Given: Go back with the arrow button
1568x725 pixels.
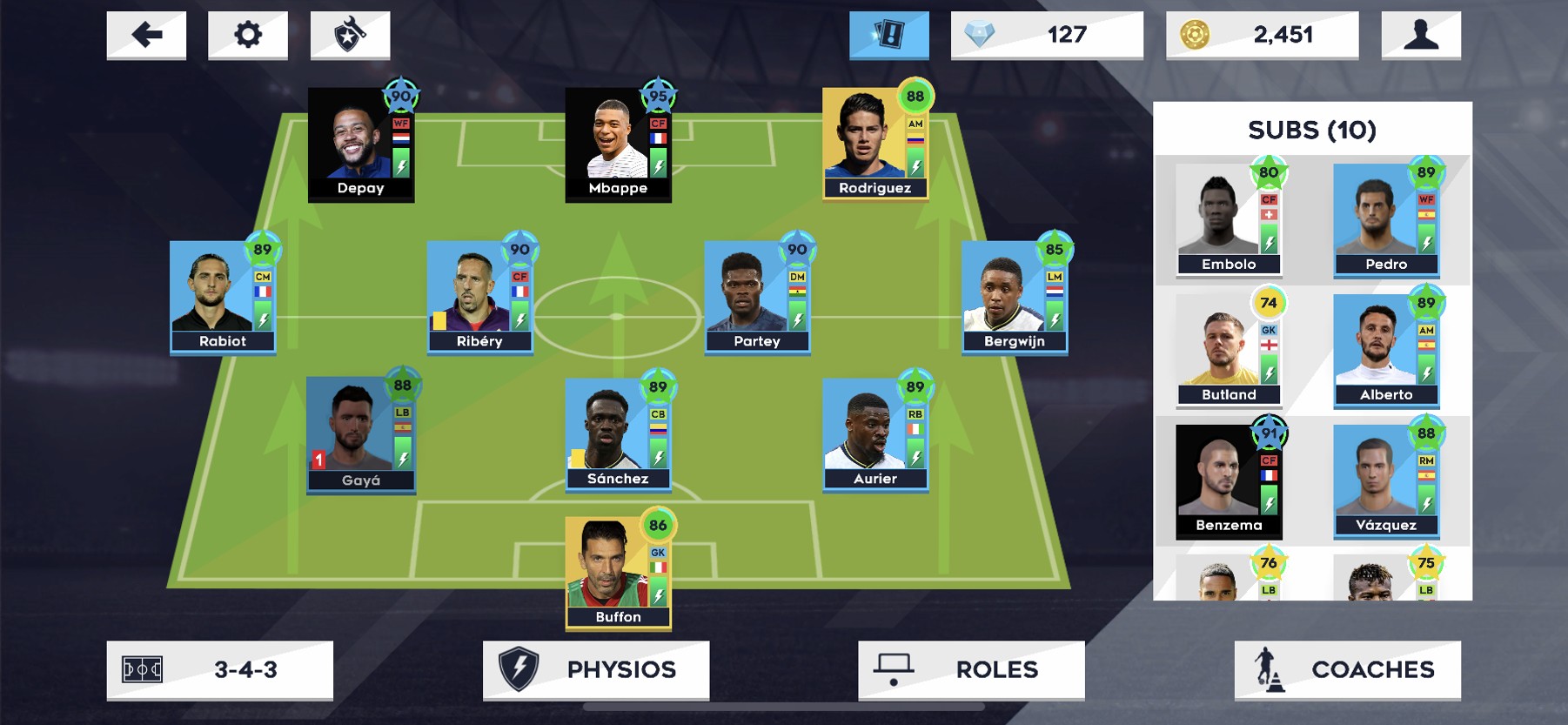Looking at the screenshot, I should pos(146,35).
